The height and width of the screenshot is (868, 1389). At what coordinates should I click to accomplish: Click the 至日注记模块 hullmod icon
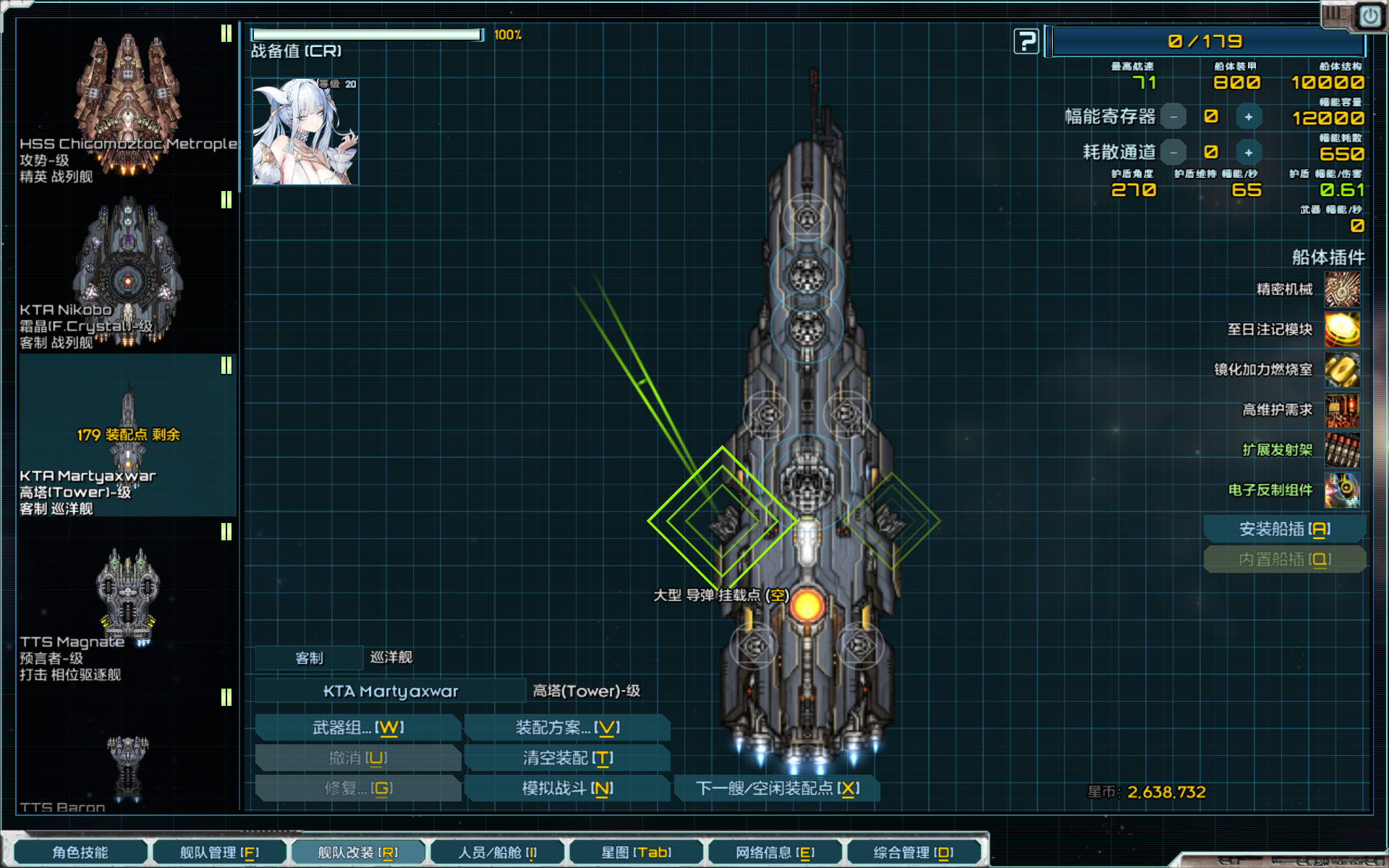tap(1343, 330)
